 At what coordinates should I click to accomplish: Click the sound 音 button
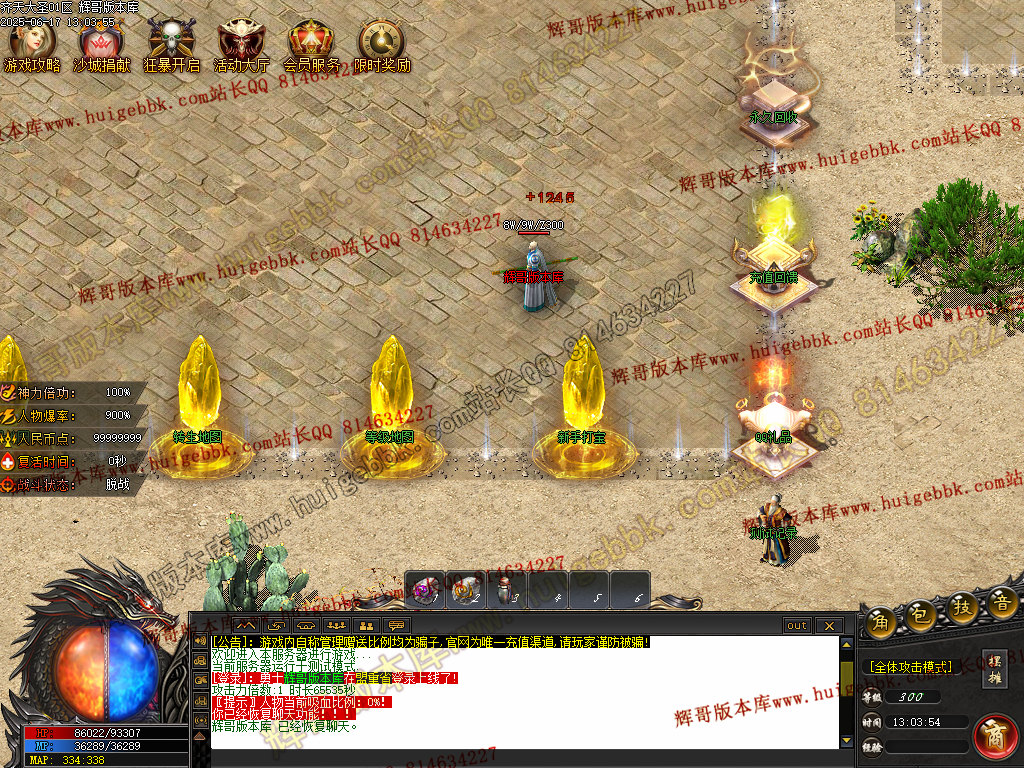[1001, 603]
